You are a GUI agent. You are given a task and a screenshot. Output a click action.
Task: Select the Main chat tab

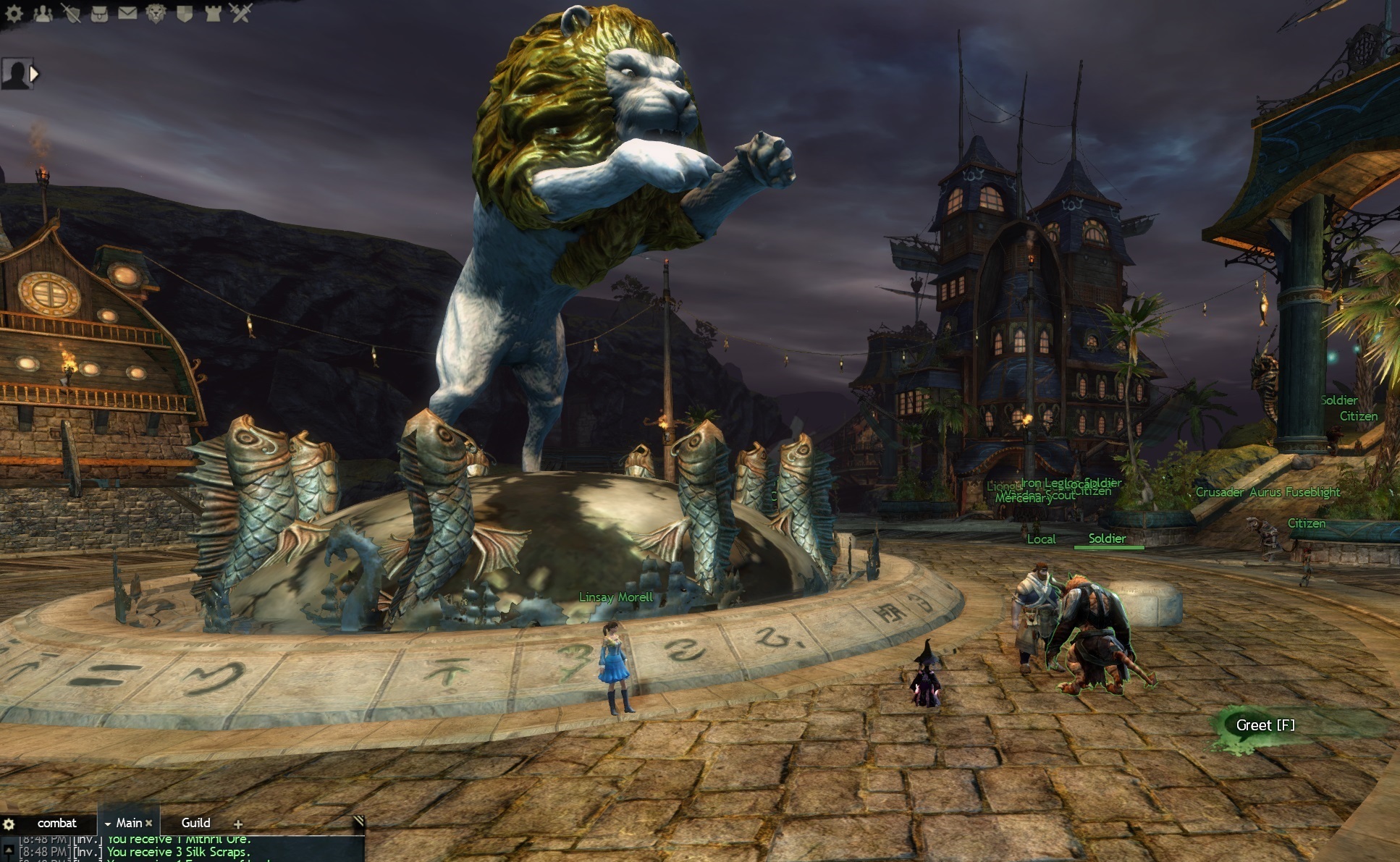click(x=129, y=823)
